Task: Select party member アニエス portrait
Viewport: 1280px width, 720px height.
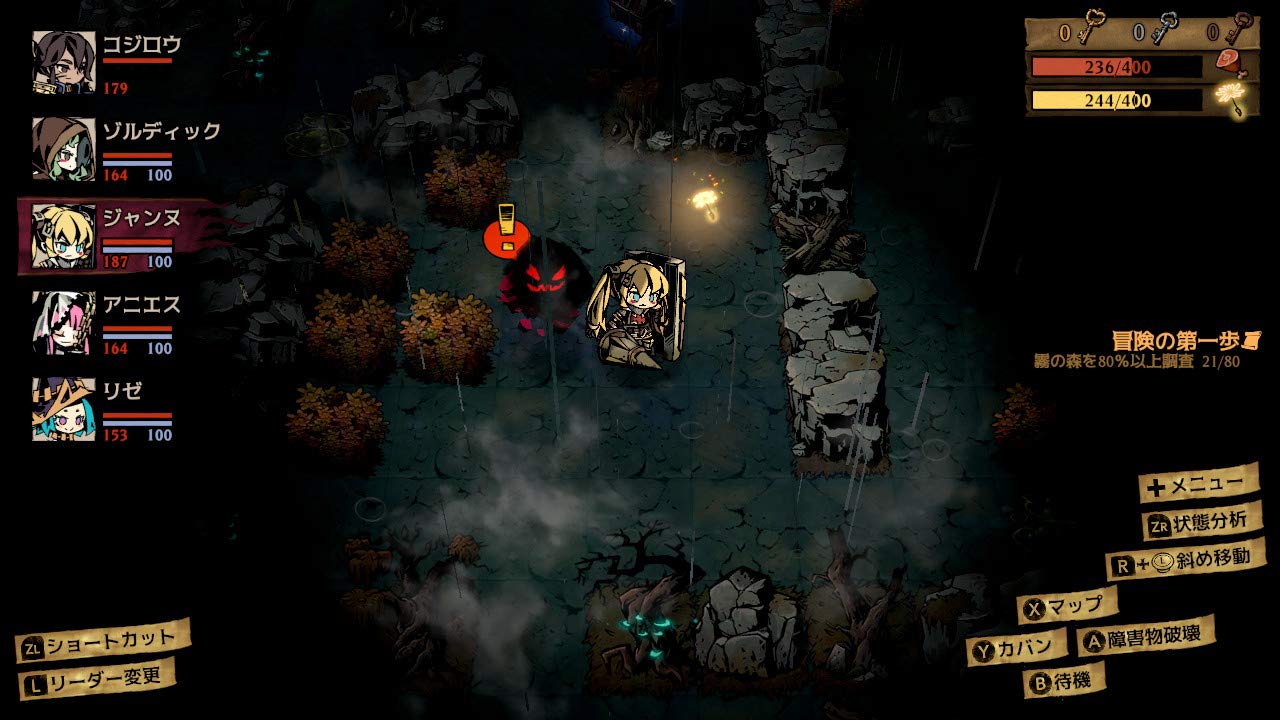Action: click(64, 323)
